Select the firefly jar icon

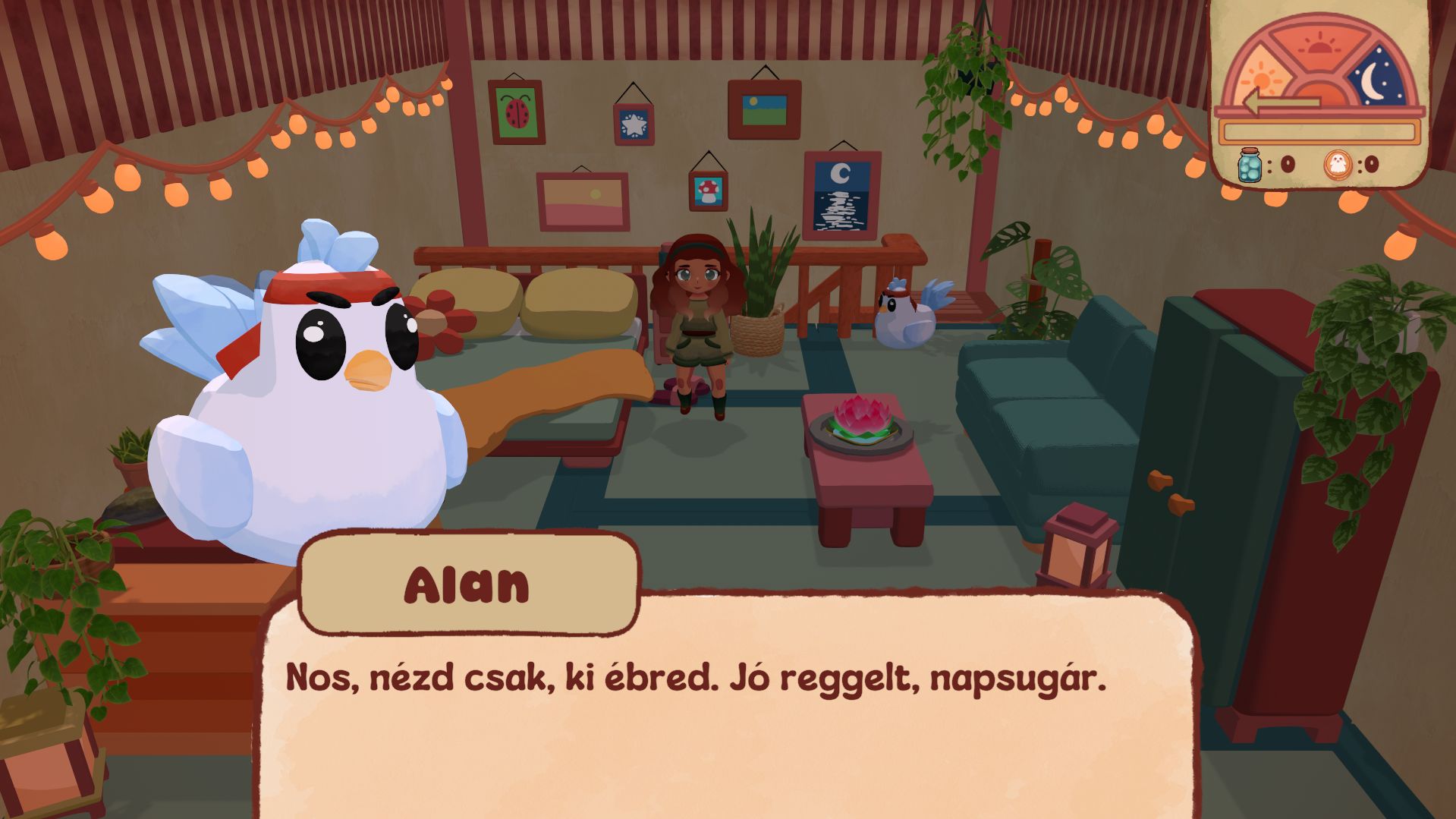pos(1249,165)
